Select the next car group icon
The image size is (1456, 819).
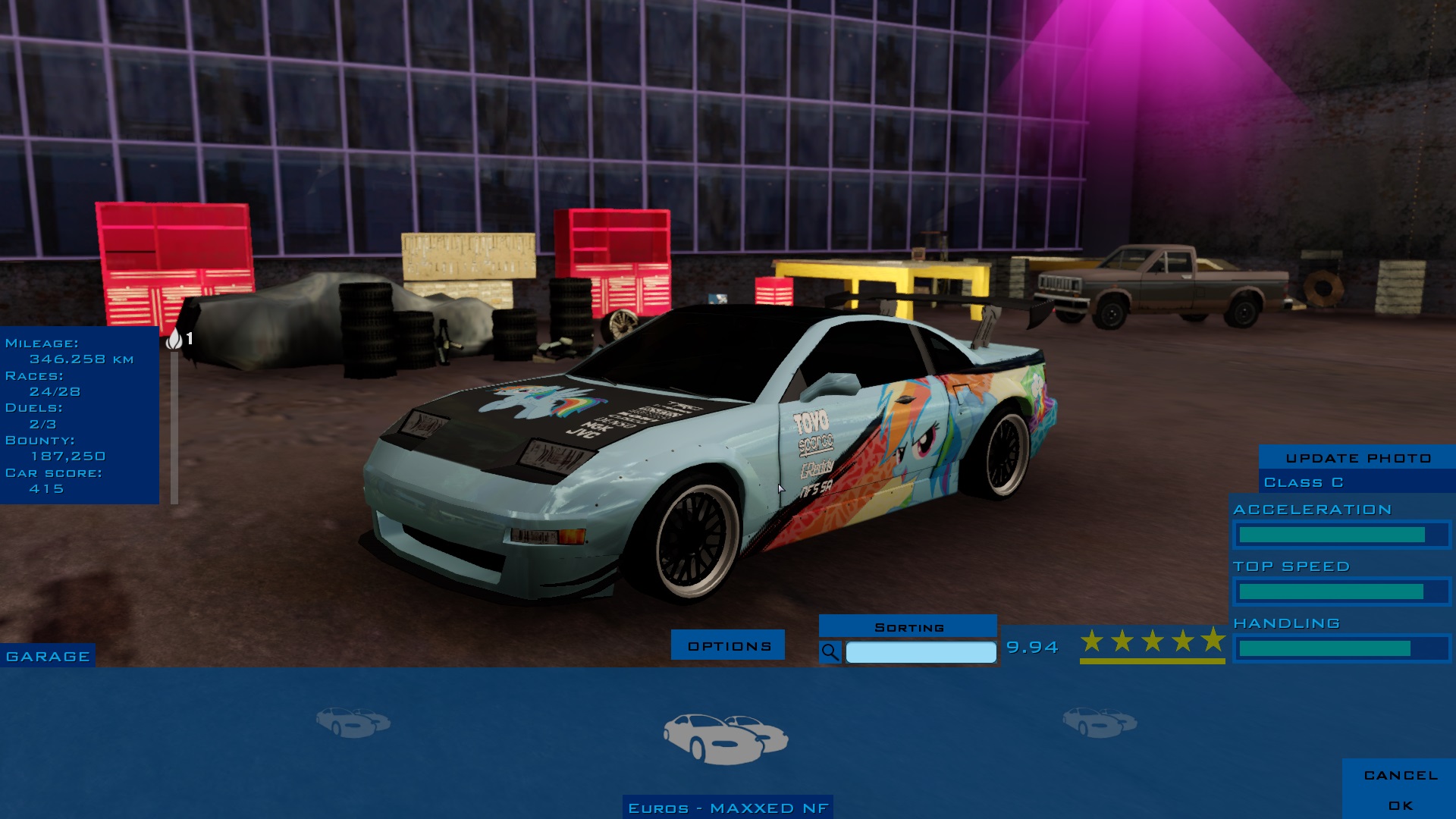(1099, 721)
